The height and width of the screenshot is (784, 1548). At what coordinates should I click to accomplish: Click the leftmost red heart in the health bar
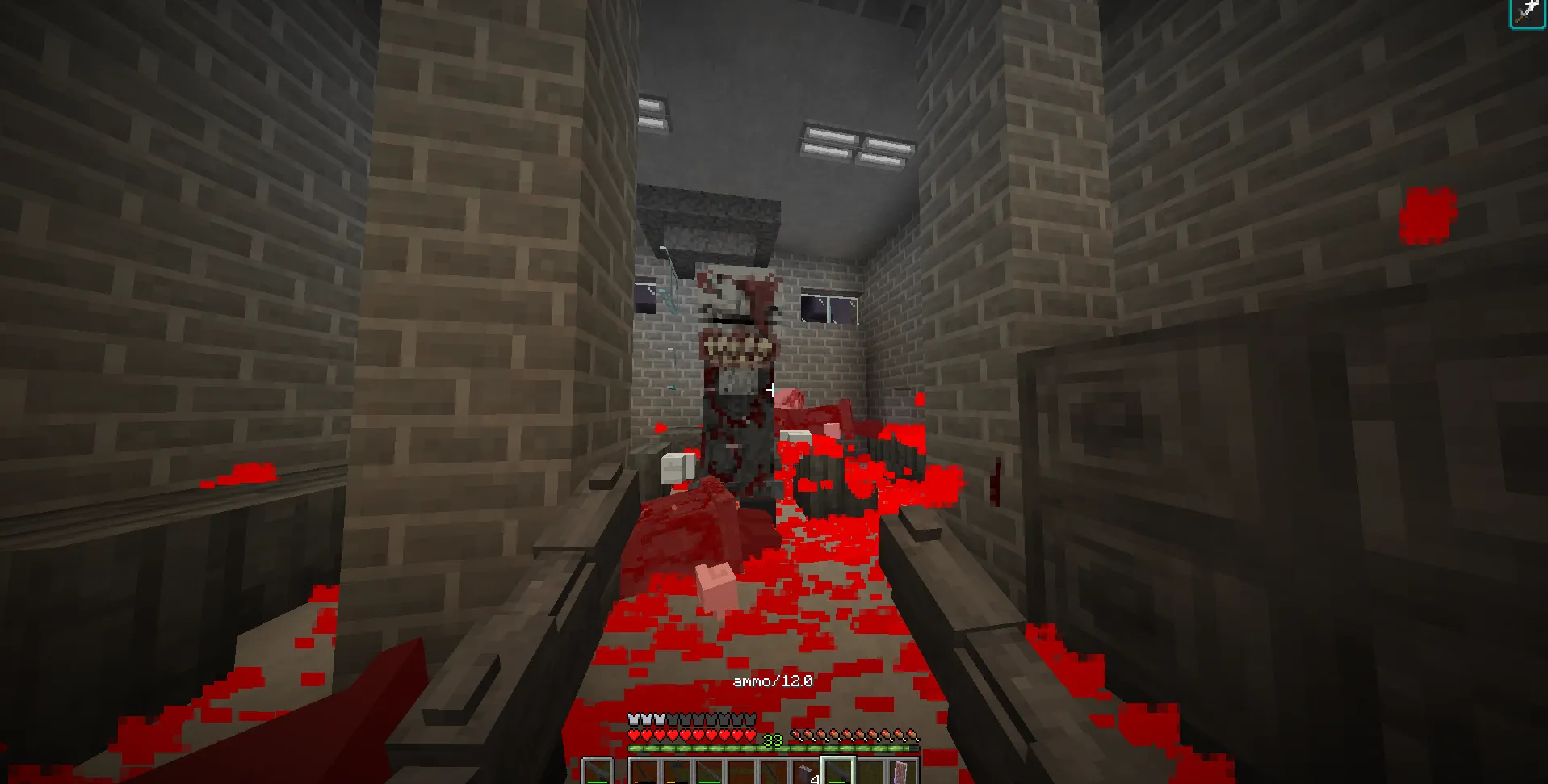pos(635,735)
